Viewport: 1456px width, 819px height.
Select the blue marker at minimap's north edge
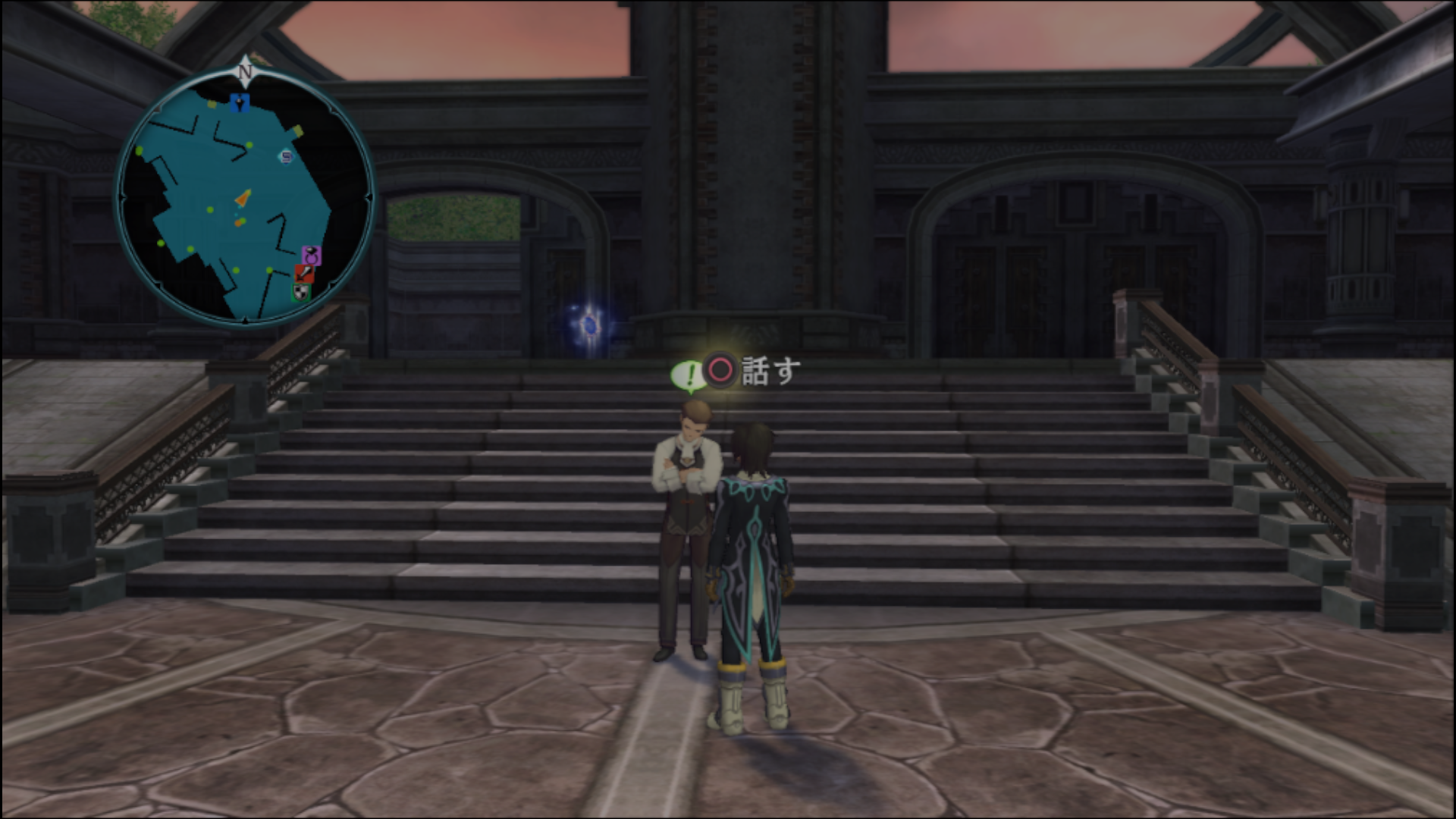[x=240, y=103]
